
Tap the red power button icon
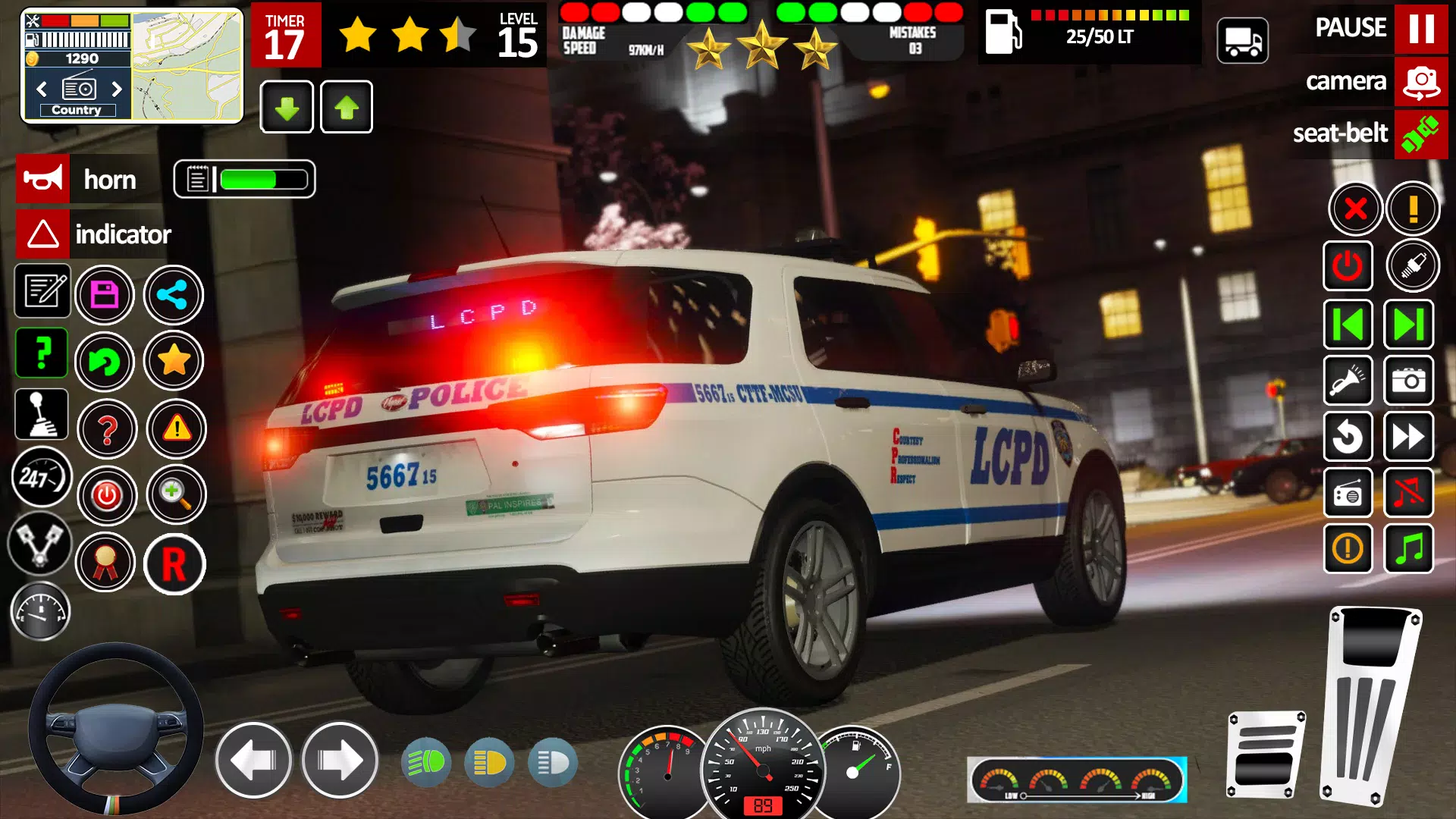108,495
